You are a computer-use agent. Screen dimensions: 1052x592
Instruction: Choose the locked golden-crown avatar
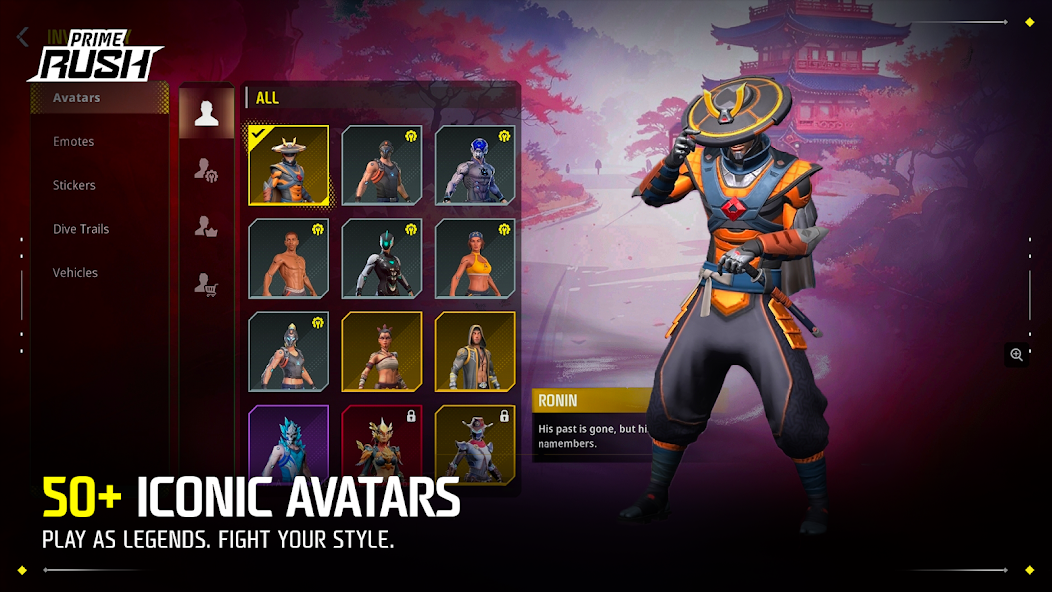(x=381, y=444)
